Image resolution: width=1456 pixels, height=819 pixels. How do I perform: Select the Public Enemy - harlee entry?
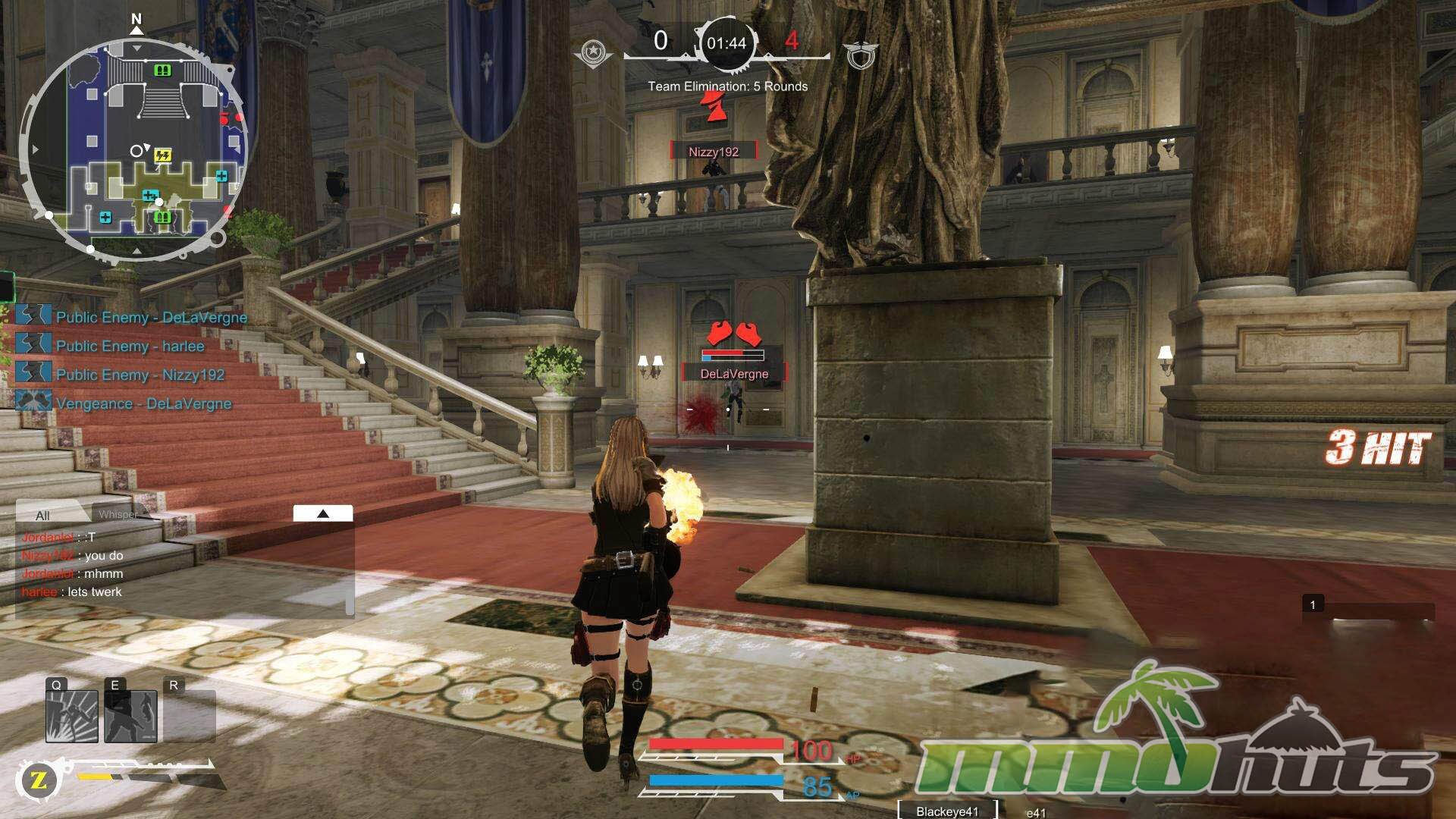point(130,346)
